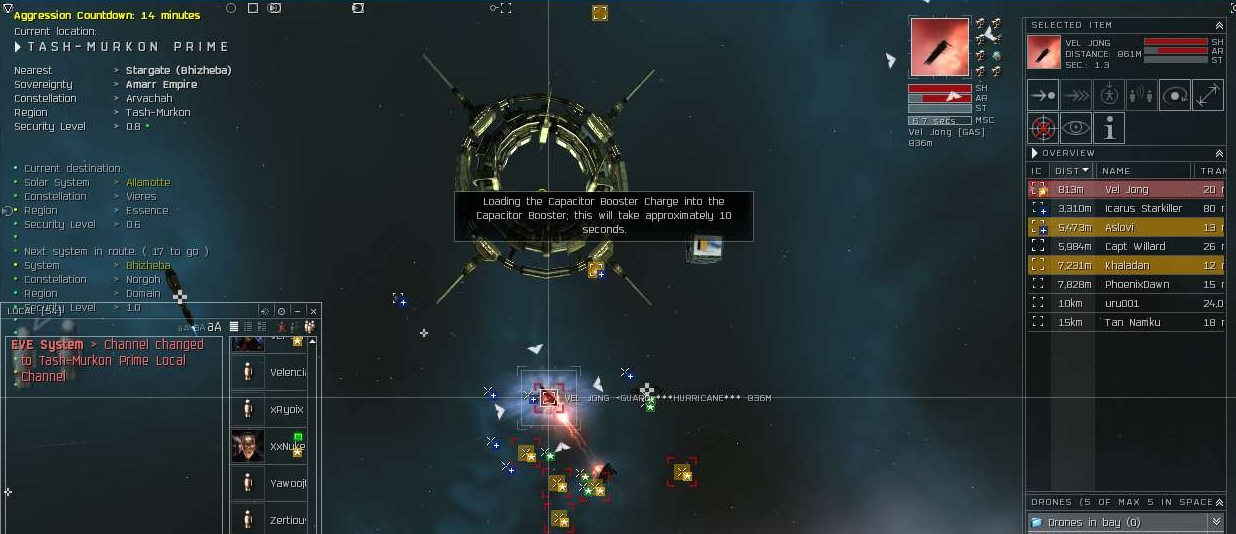This screenshot has height=534, width=1236.
Task: Click the Look At eye icon
Action: [1076, 128]
